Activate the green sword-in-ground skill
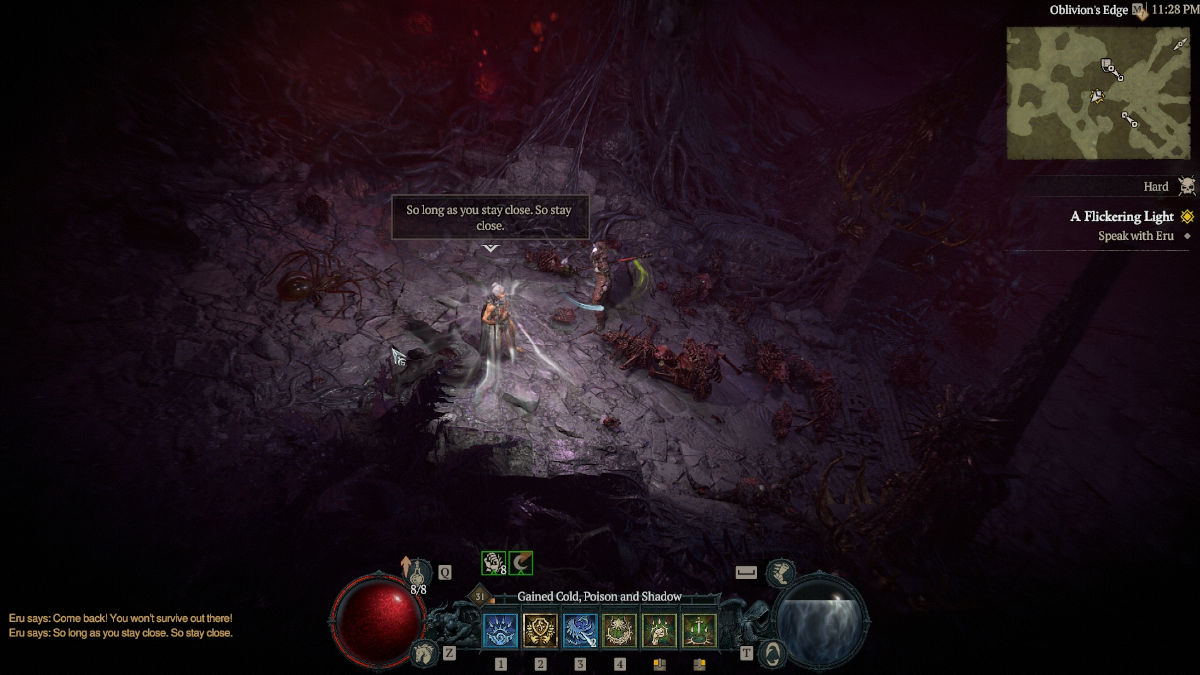Screen dimensions: 1200x675 pyautogui.click(x=699, y=631)
